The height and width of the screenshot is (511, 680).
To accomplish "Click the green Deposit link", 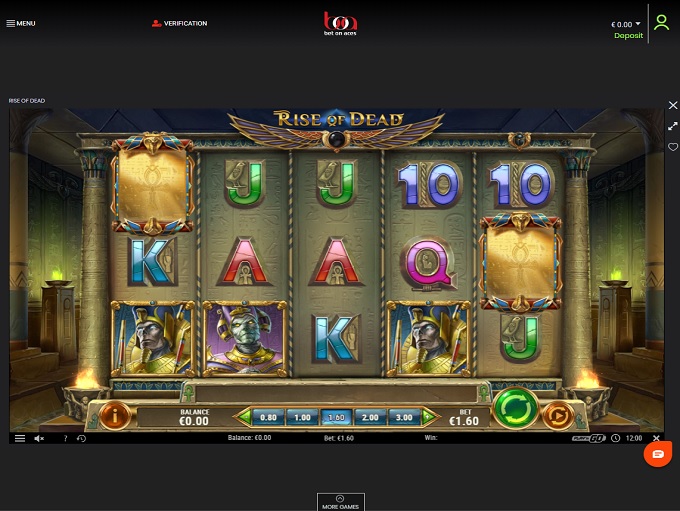I will click(x=628, y=36).
